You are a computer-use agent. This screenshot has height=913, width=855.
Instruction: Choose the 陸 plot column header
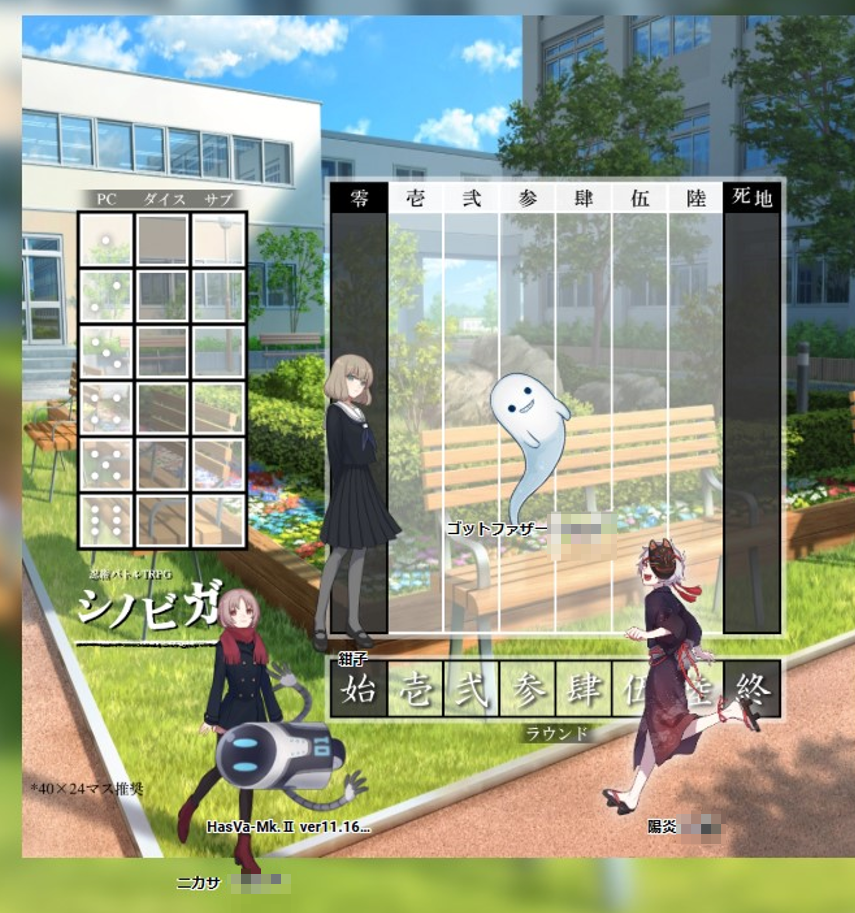[x=695, y=198]
